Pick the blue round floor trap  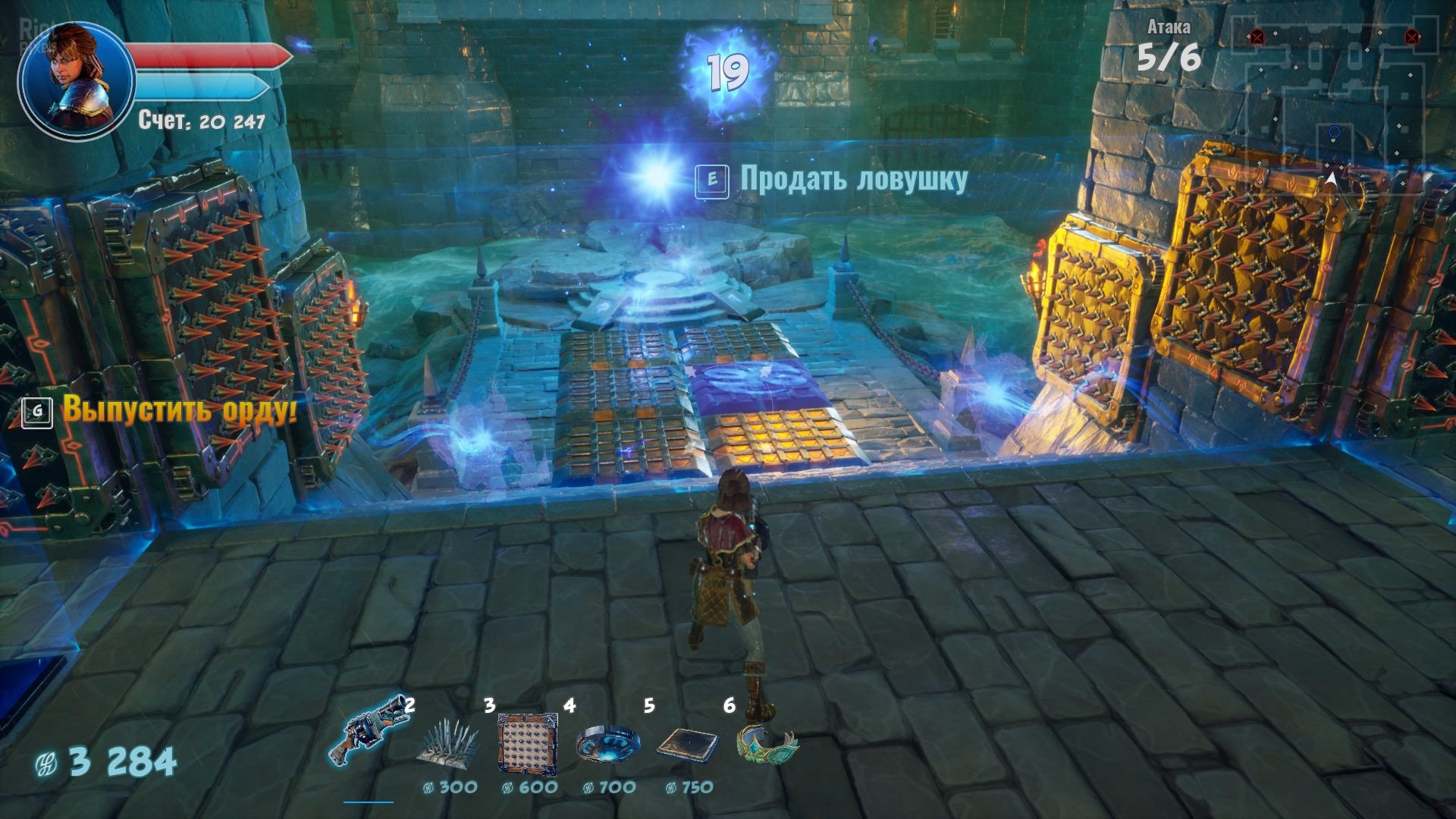tap(607, 743)
